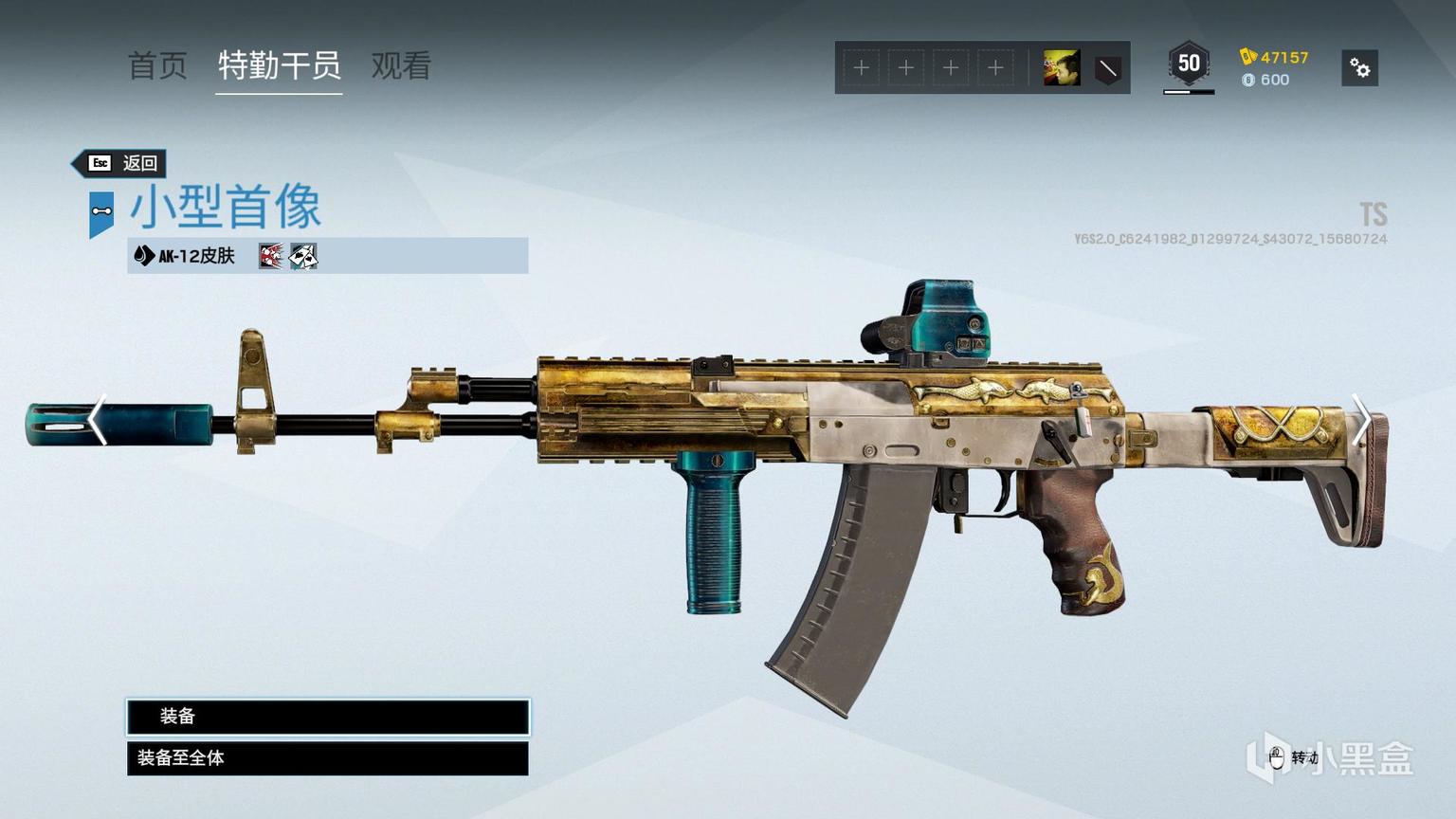Switch to the 首页 tab
This screenshot has width=1456, height=819.
point(157,66)
